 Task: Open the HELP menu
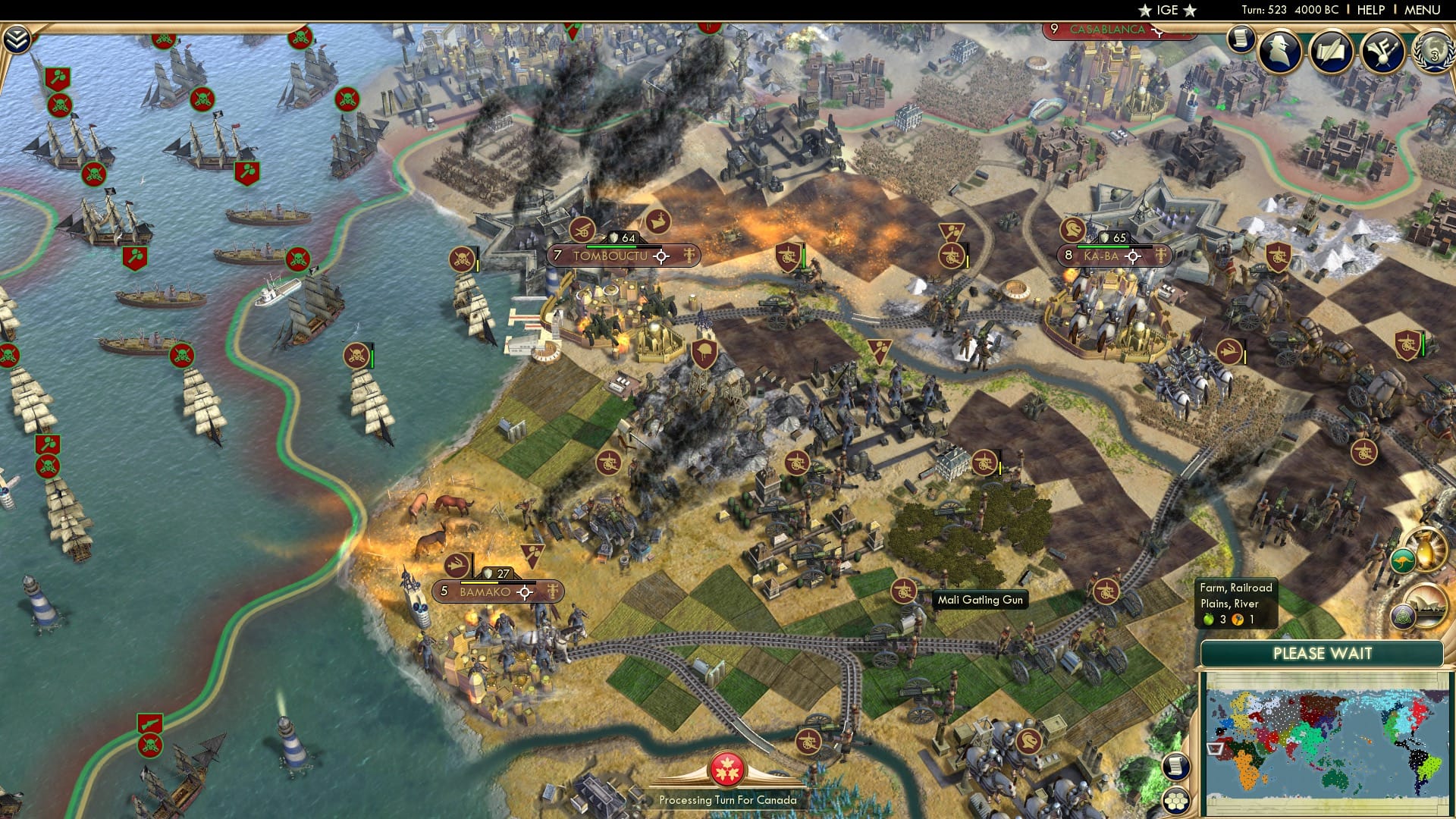(x=1371, y=9)
